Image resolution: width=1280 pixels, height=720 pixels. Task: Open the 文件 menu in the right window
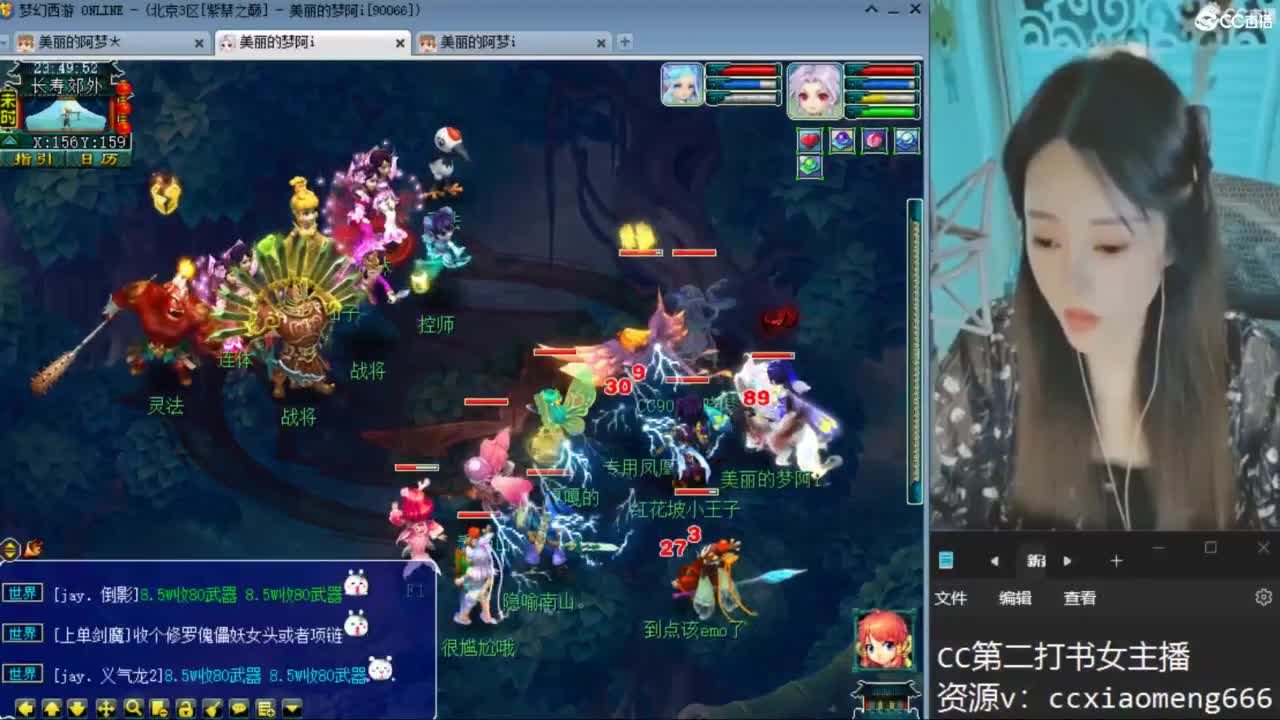tap(952, 598)
